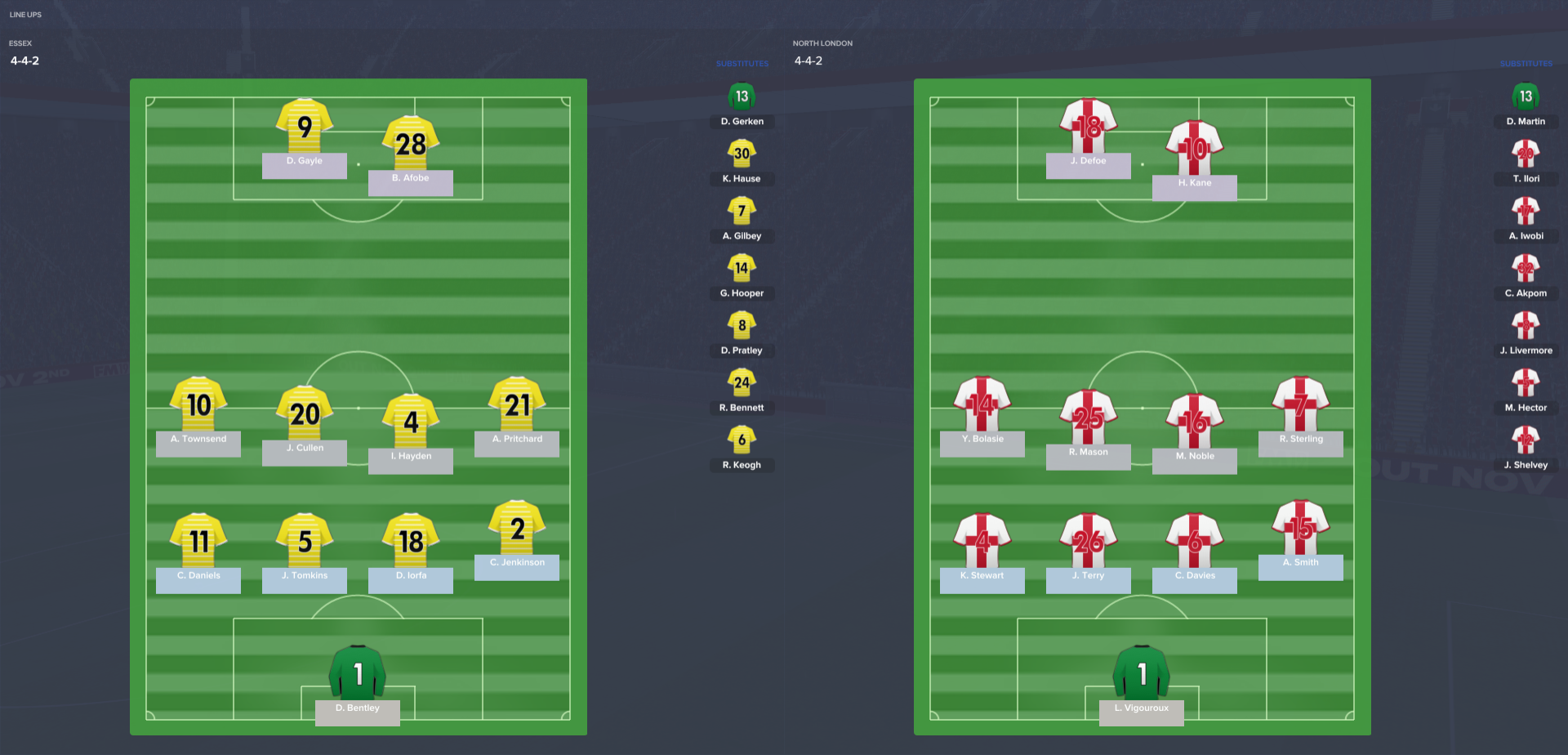
Task: Choose substitute R. Keogh
Action: point(742,440)
